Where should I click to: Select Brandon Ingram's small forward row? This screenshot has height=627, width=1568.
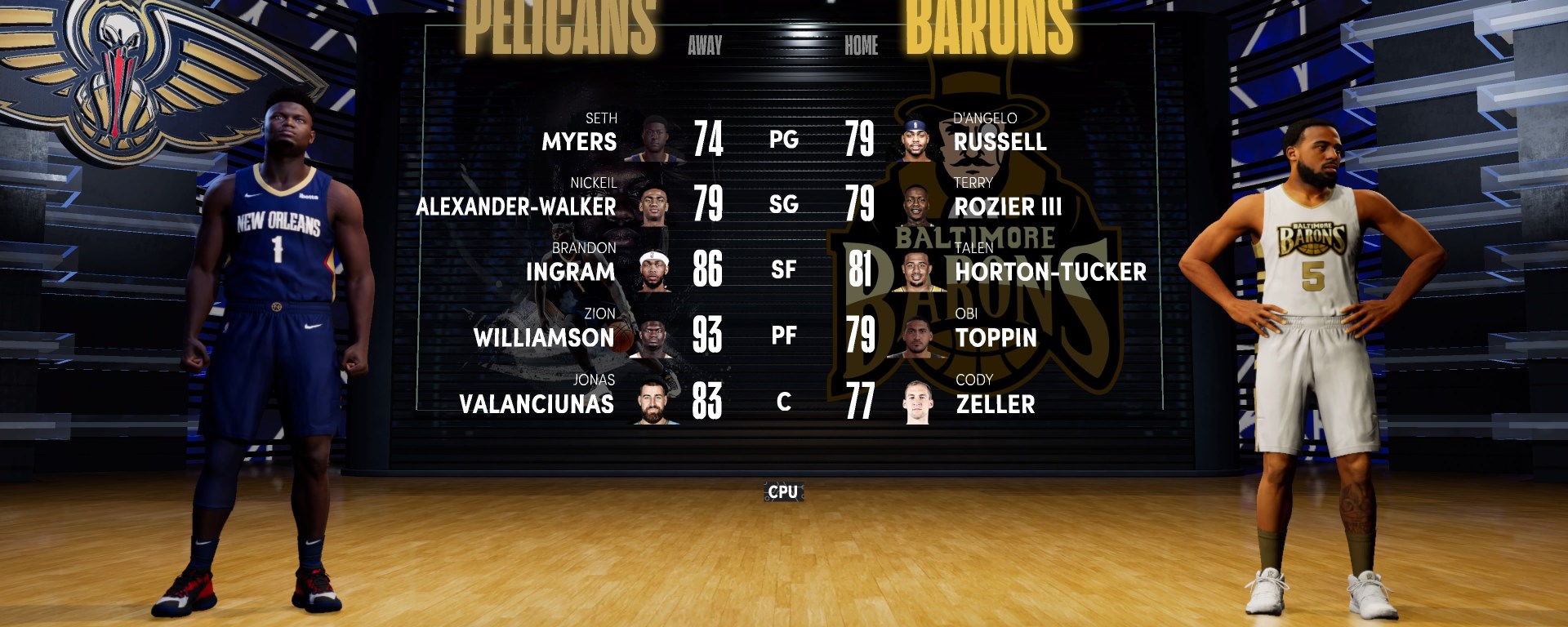tap(570, 271)
